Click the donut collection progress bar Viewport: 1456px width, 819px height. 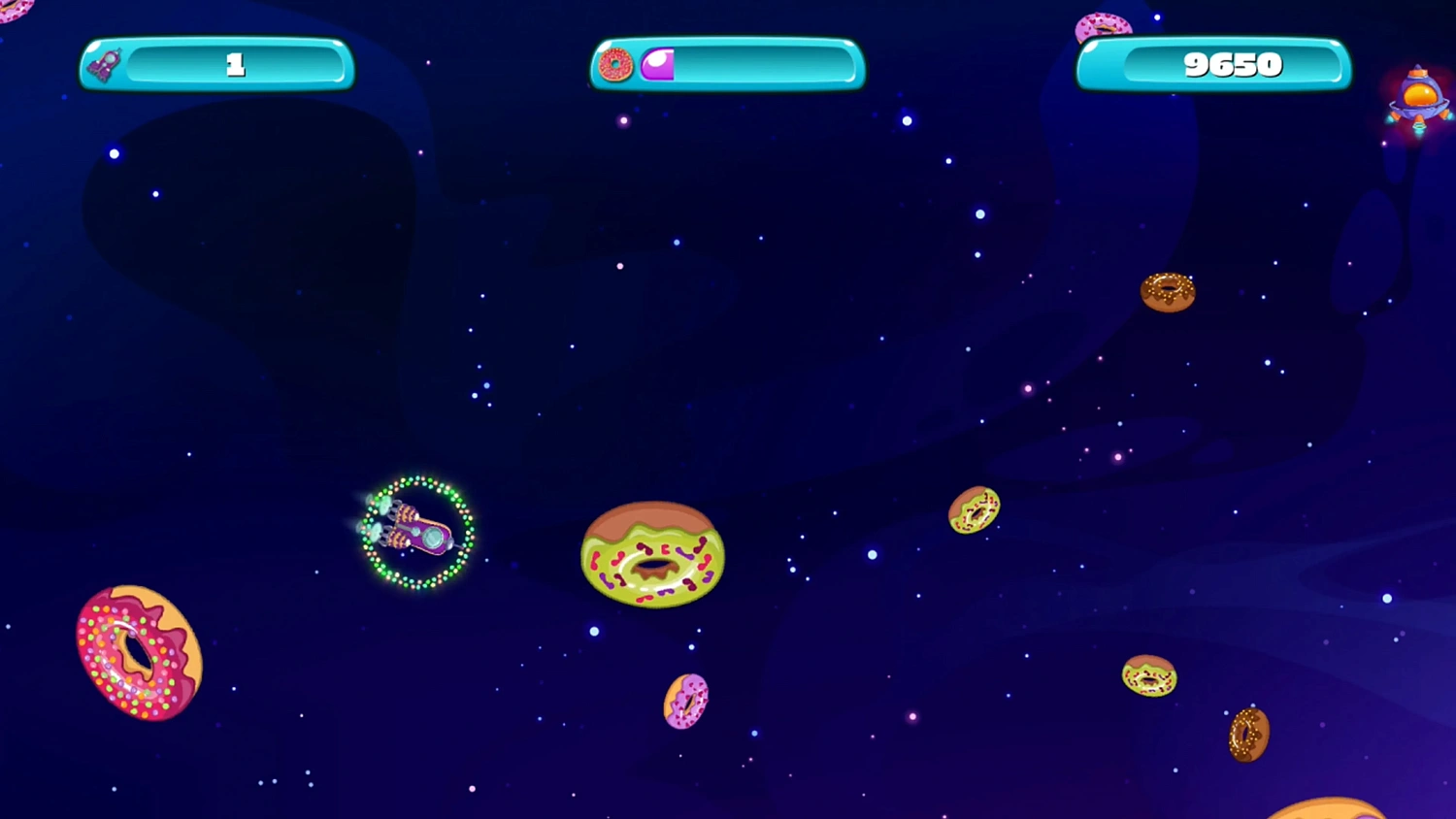(x=747, y=64)
